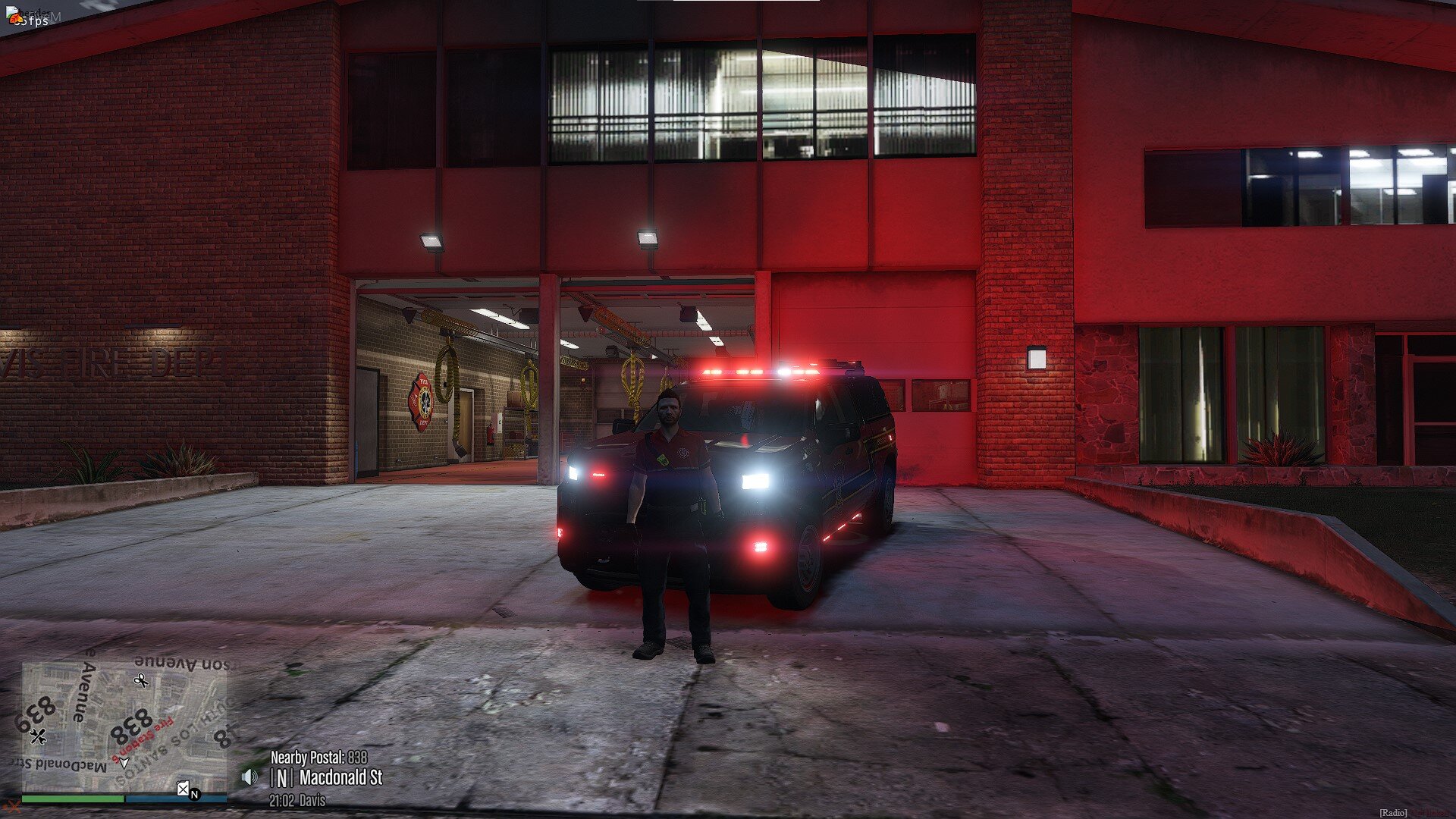Toggle the voice chat speaker icon

click(249, 777)
